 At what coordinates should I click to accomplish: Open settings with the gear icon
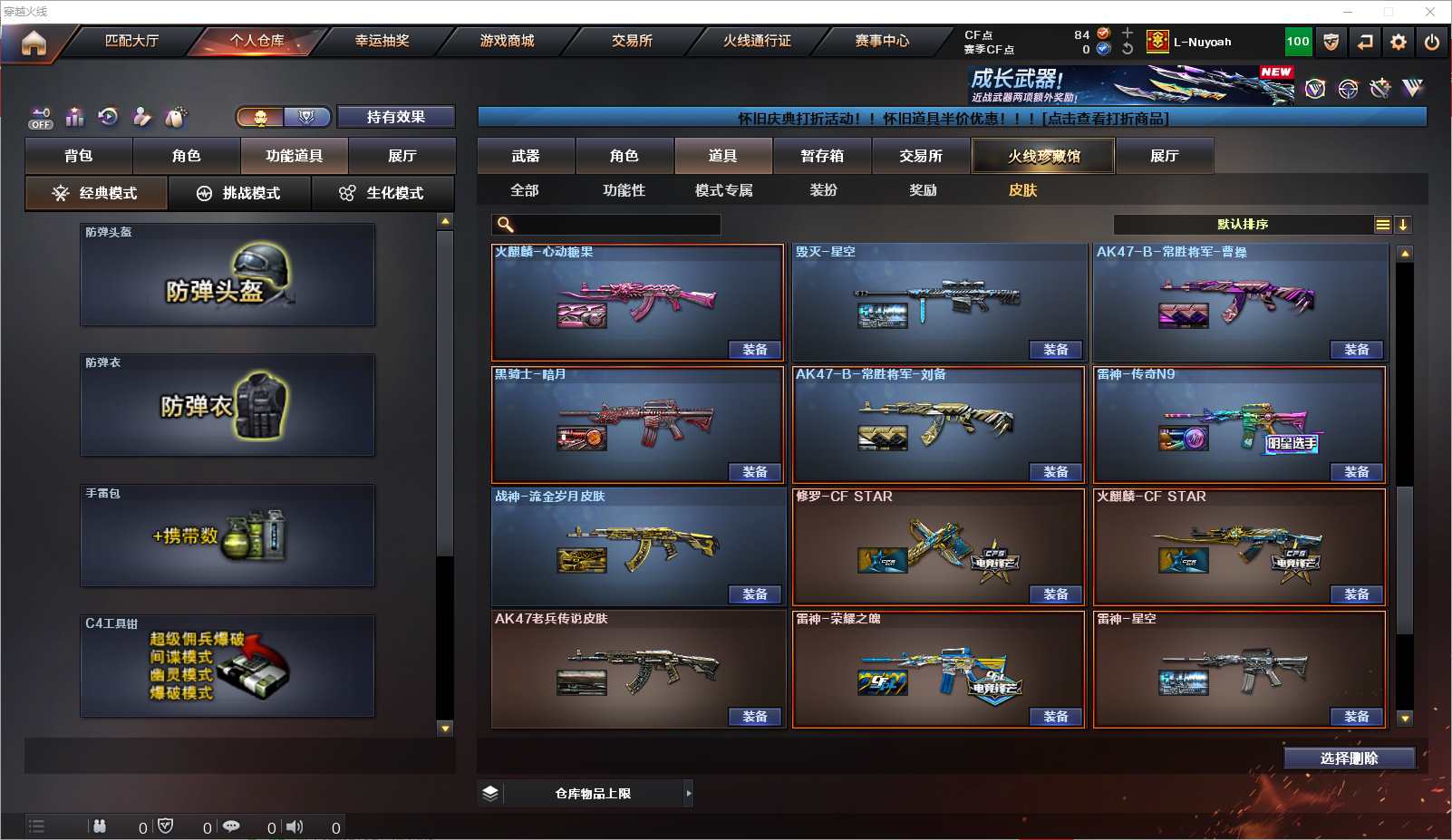click(1399, 42)
